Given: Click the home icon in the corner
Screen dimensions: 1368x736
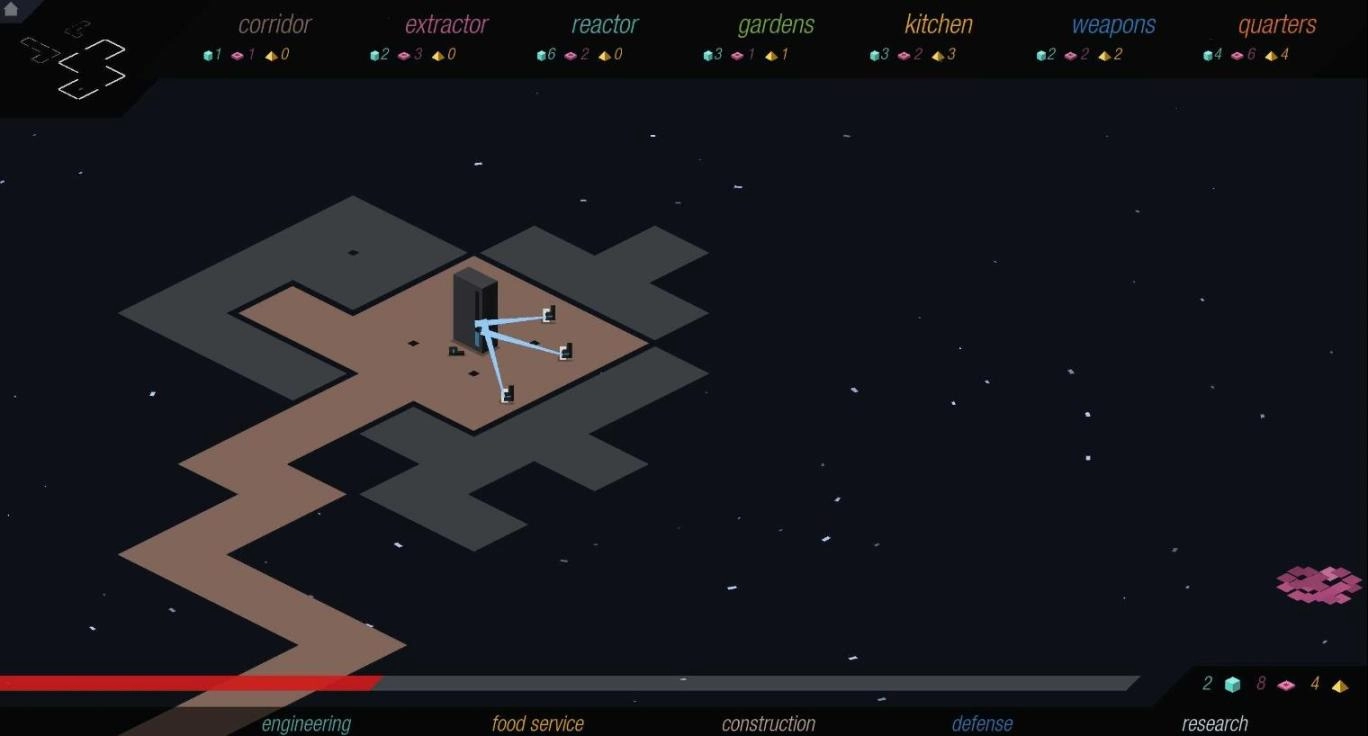Looking at the screenshot, I should (x=11, y=9).
